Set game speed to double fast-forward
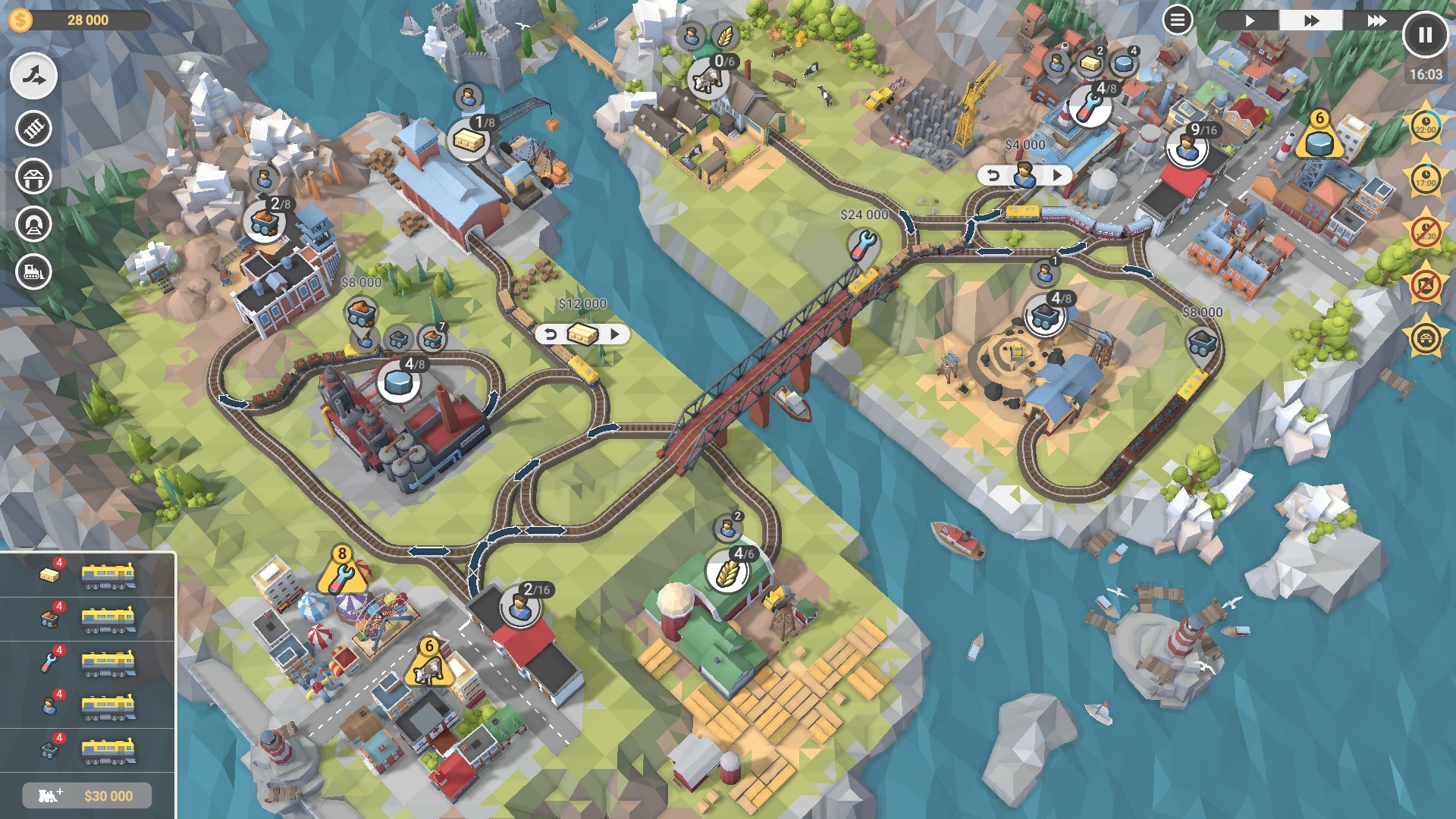 pyautogui.click(x=1311, y=20)
